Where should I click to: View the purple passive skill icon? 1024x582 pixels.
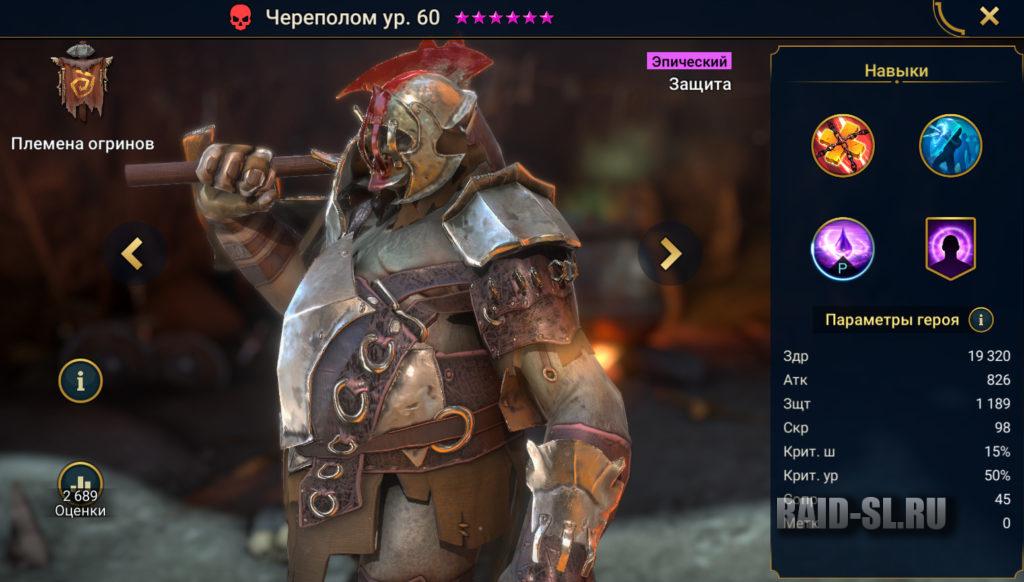point(843,249)
